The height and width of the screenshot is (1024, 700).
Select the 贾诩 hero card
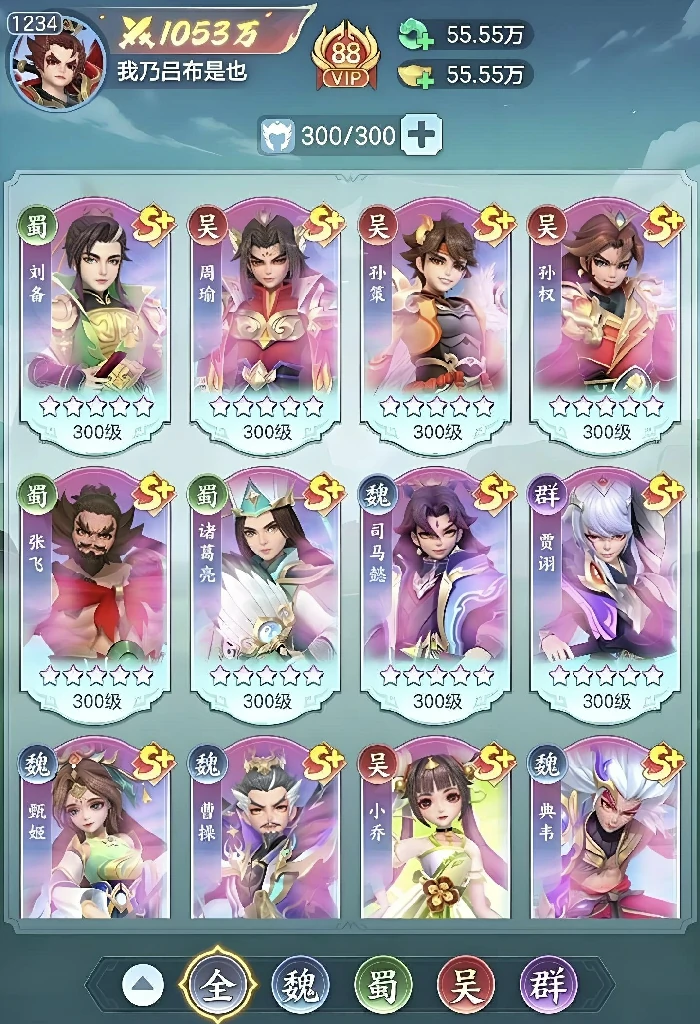pyautogui.click(x=607, y=590)
